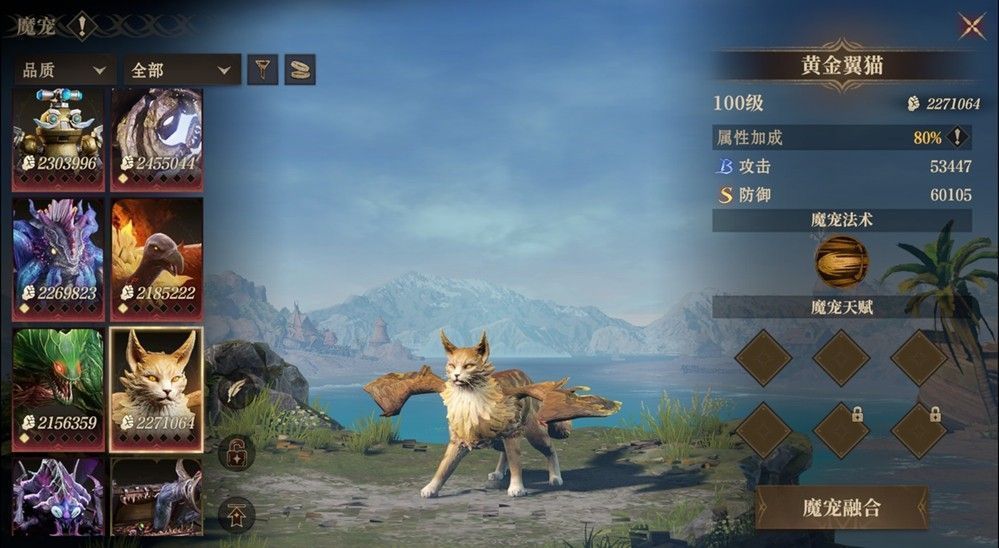This screenshot has height=548, width=999.
Task: View the pet spell orb icon
Action: pos(841,262)
